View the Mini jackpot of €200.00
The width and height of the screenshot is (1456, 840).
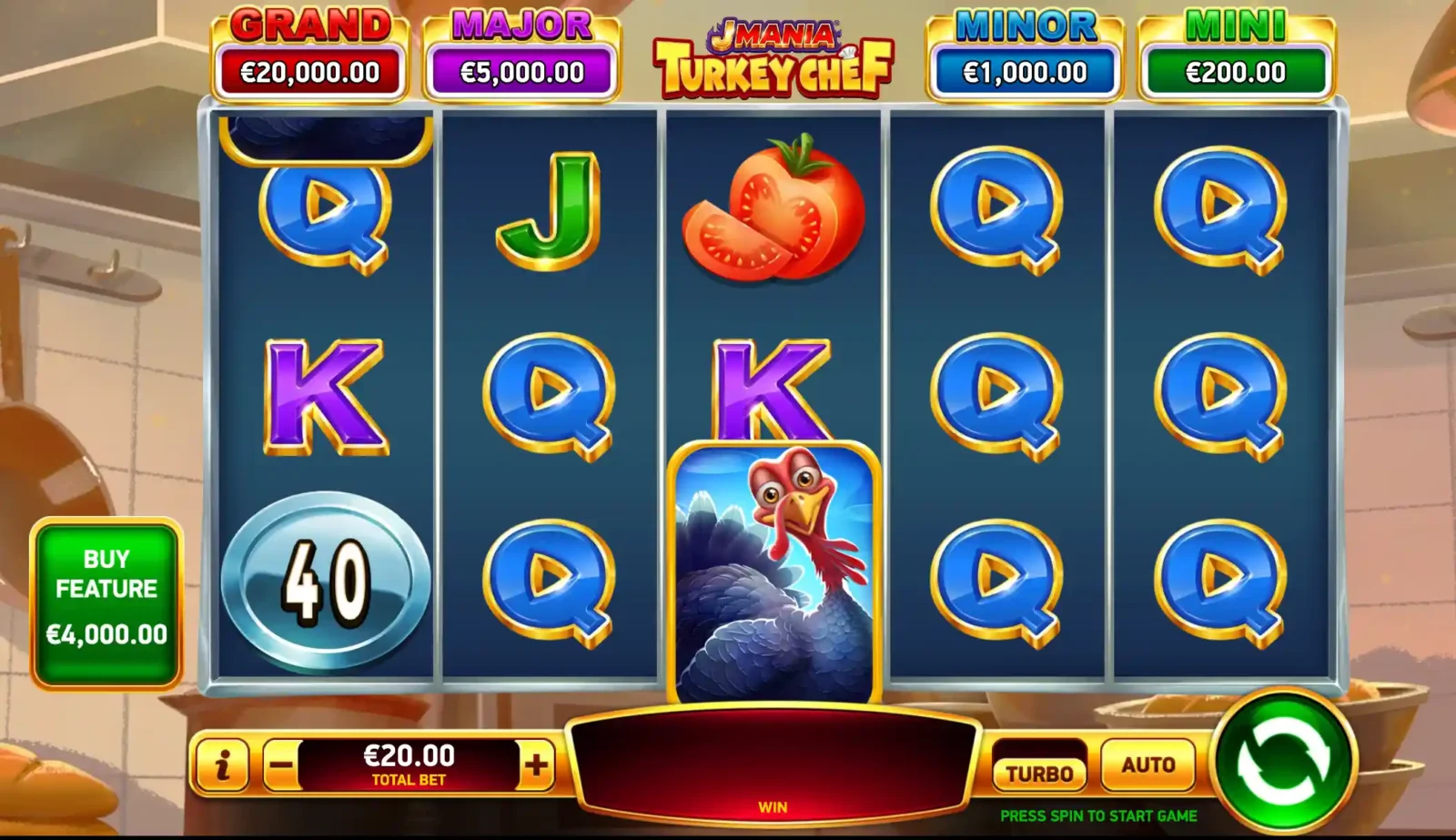tap(1236, 50)
